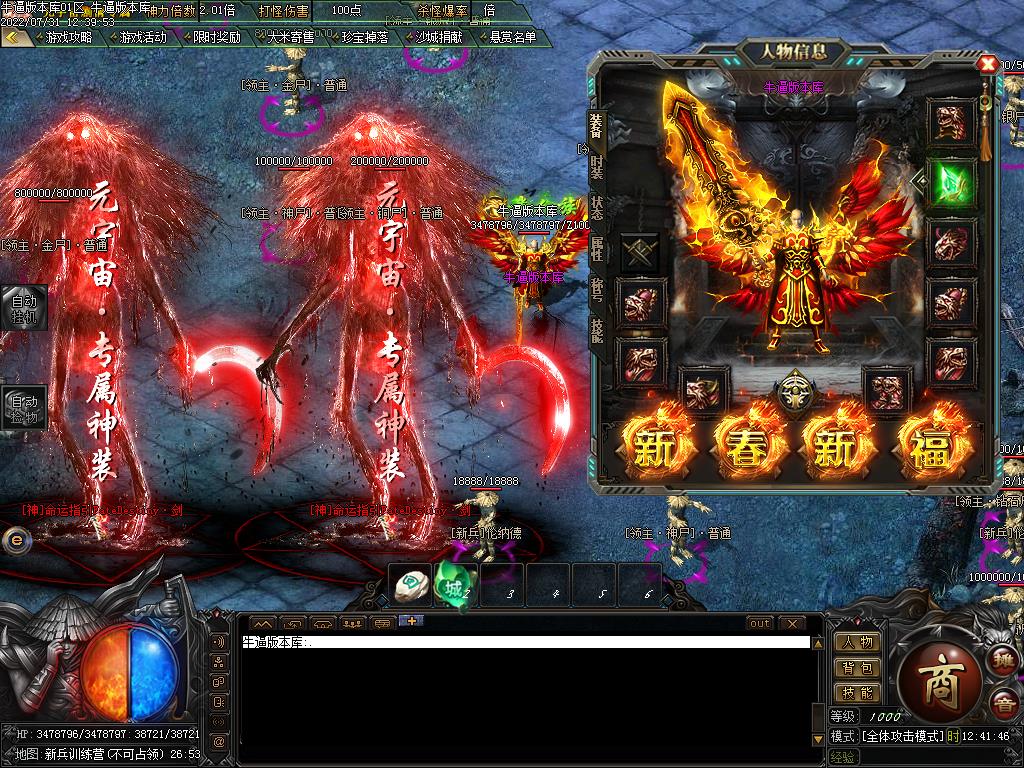Click the chat window out button
1024x768 pixels.
[x=760, y=623]
